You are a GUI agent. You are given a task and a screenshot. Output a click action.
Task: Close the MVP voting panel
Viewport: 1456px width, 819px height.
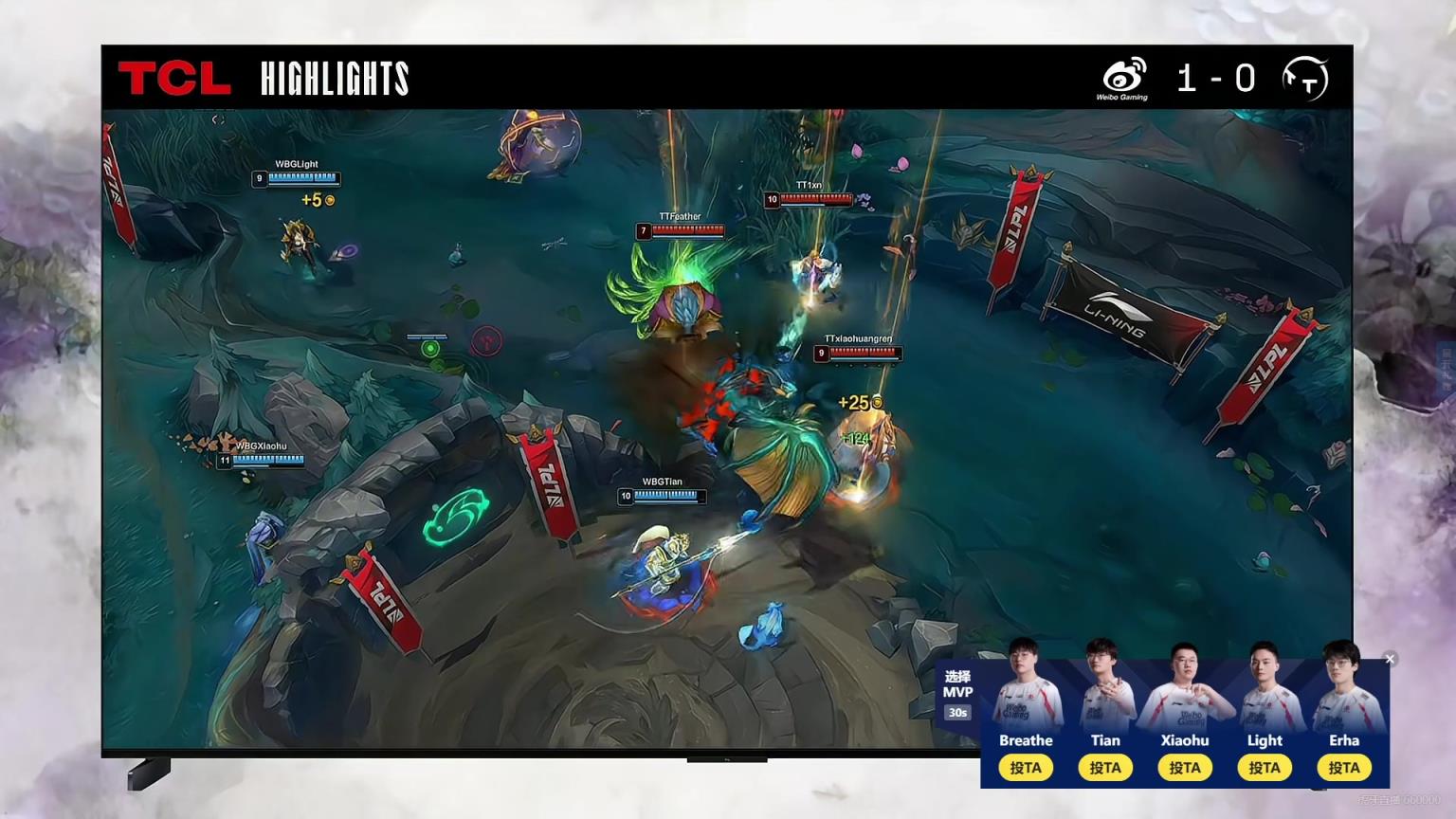(1390, 659)
